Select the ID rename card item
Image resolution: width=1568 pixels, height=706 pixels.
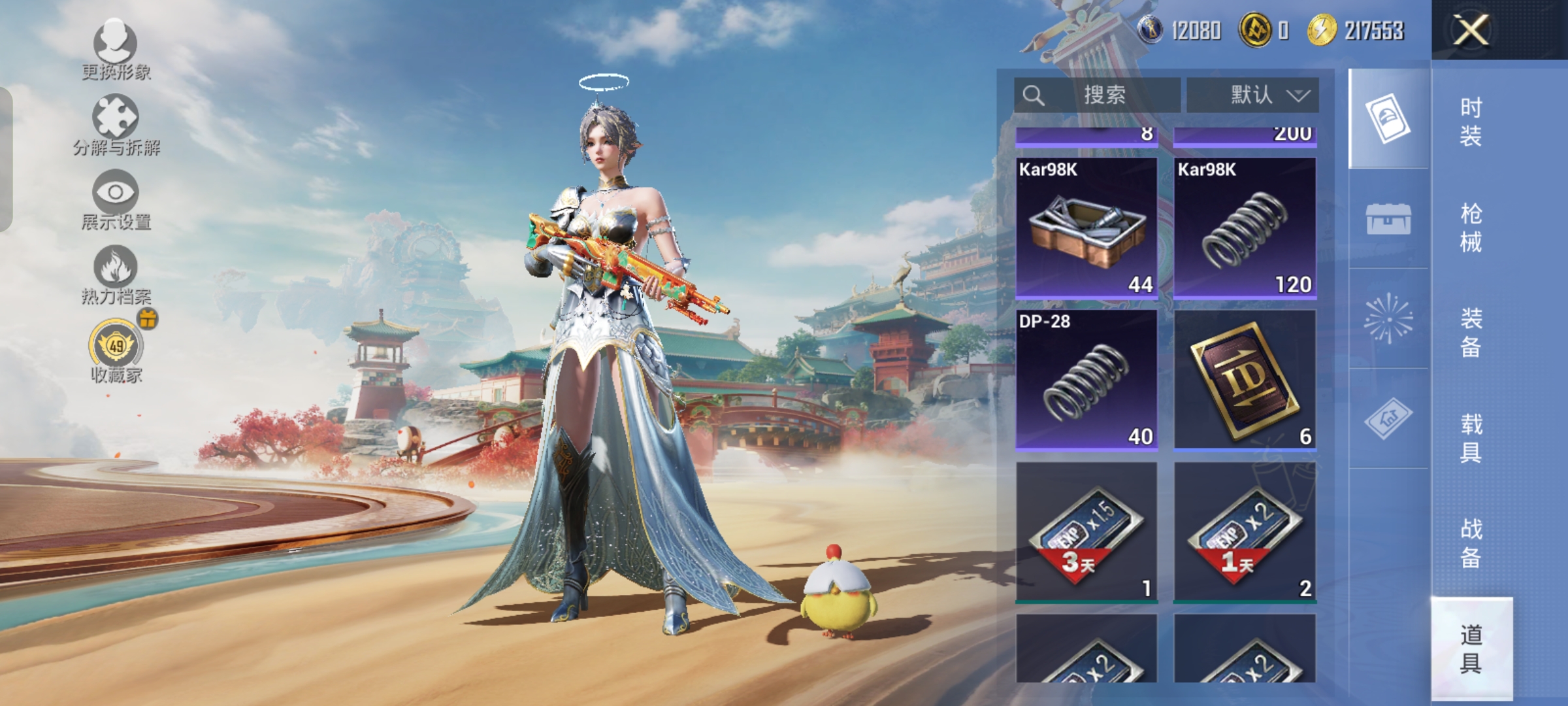(1245, 380)
